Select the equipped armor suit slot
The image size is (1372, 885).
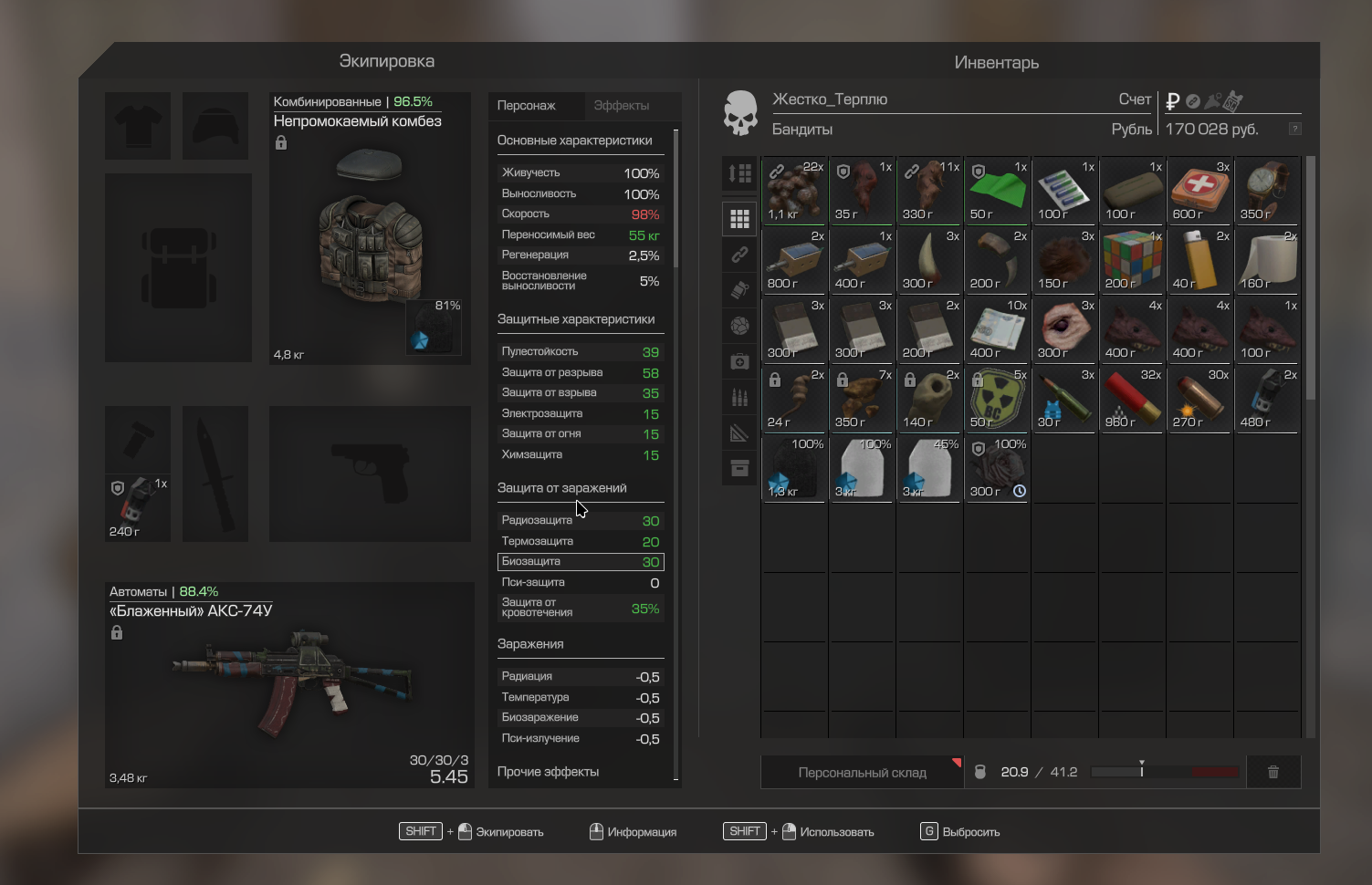tap(370, 228)
